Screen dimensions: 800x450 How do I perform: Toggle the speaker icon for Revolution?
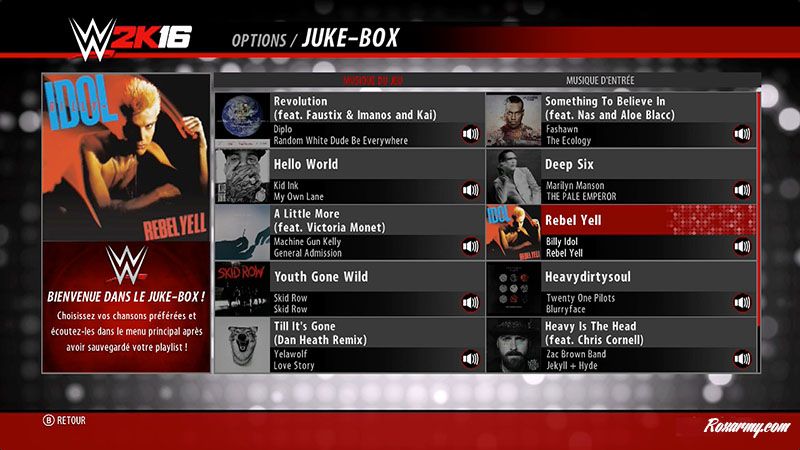coord(470,134)
